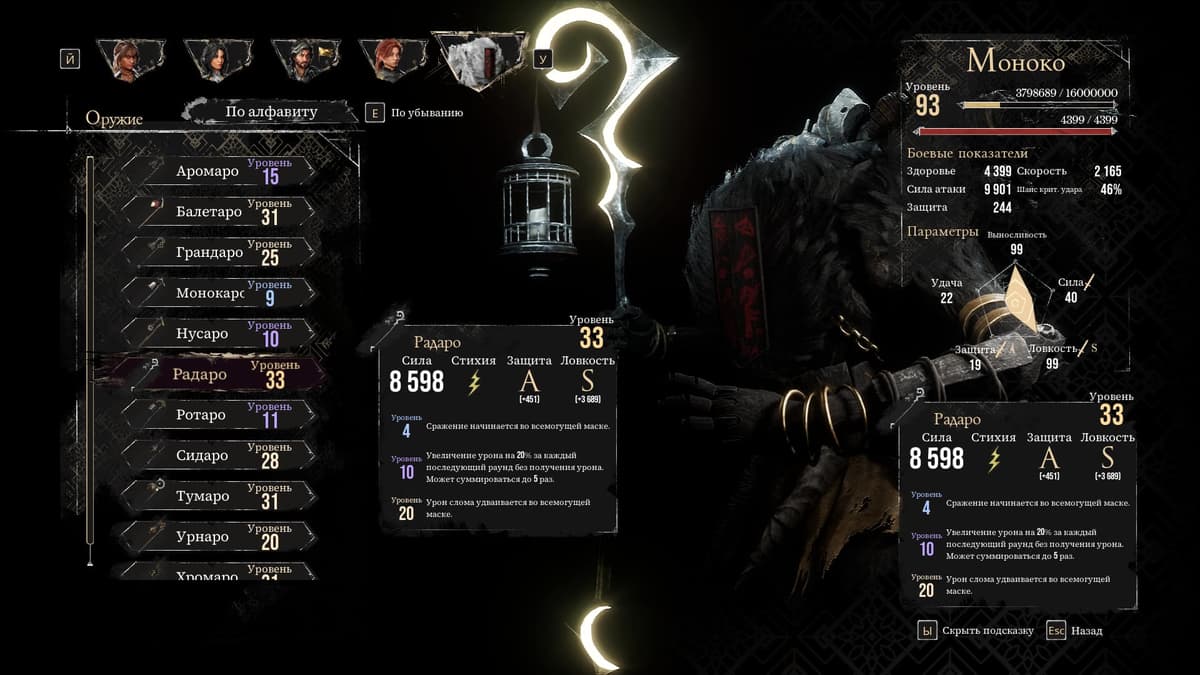The height and width of the screenshot is (675, 1200).
Task: Select the Сидаро weapon row
Action: pos(215,456)
